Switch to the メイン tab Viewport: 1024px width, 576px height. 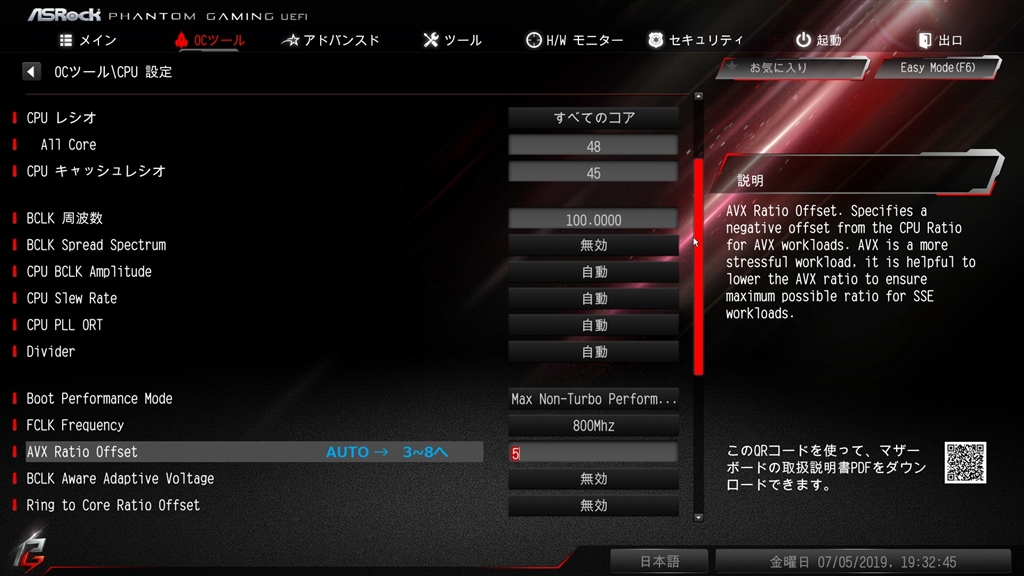pos(89,40)
